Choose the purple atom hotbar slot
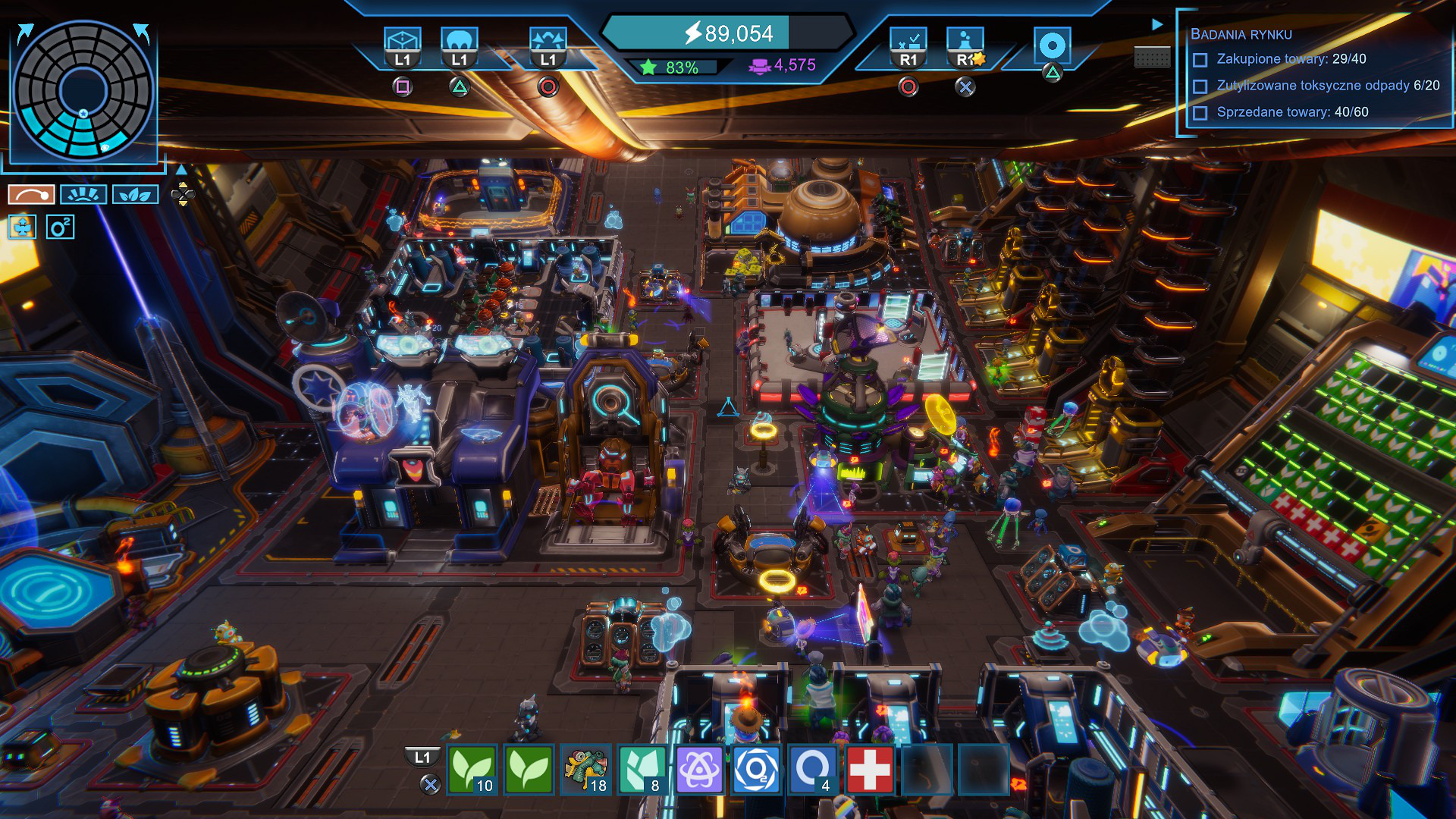The width and height of the screenshot is (1456, 819). [x=699, y=770]
